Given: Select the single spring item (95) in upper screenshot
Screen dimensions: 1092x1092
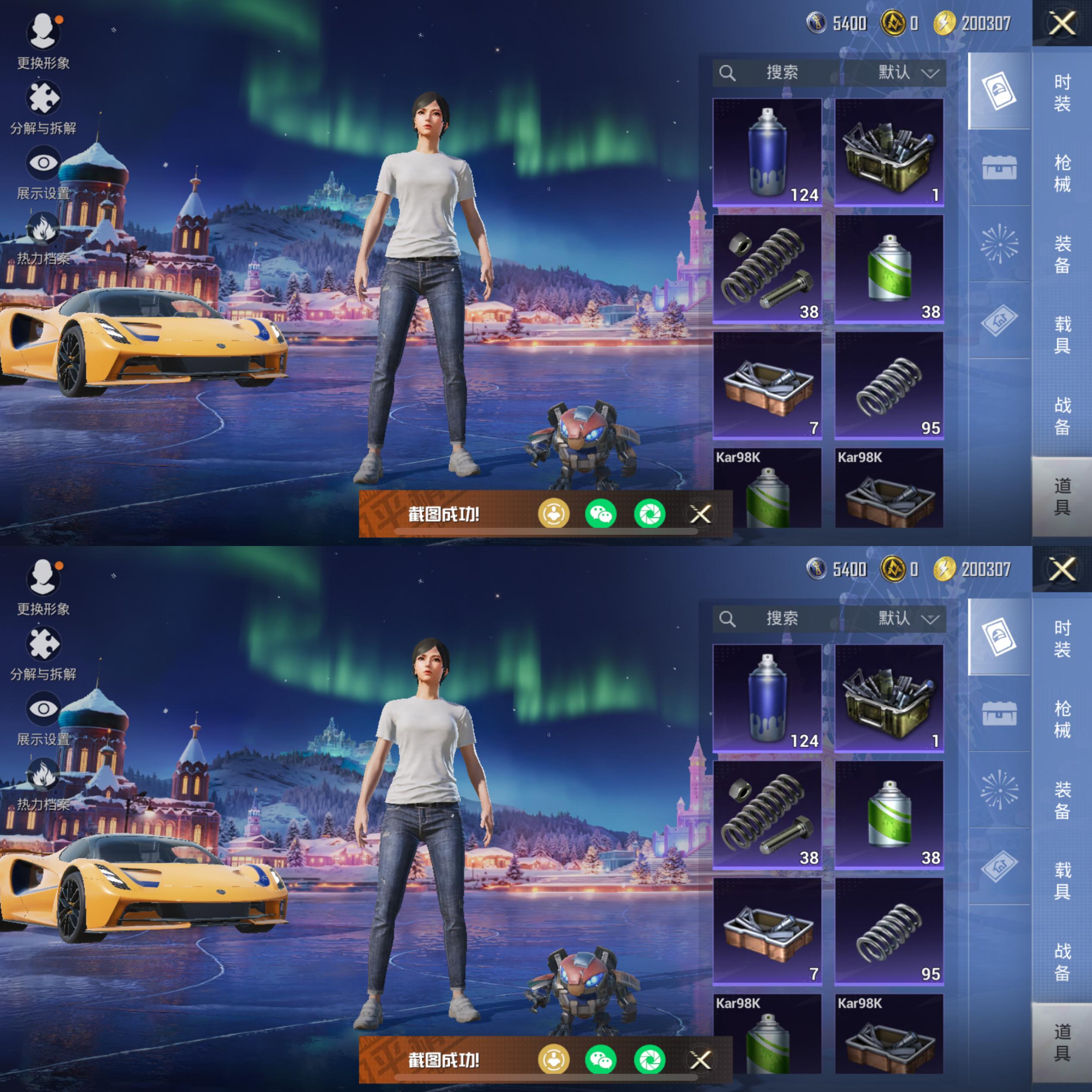Looking at the screenshot, I should (x=888, y=386).
